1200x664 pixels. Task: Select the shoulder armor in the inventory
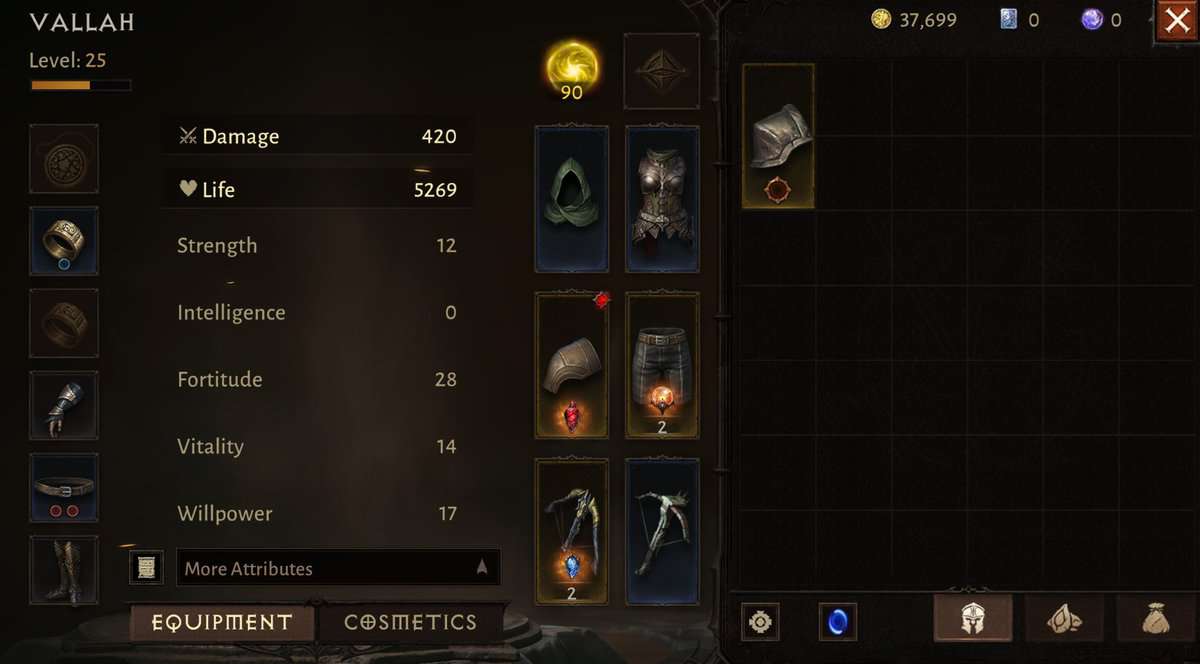(778, 136)
